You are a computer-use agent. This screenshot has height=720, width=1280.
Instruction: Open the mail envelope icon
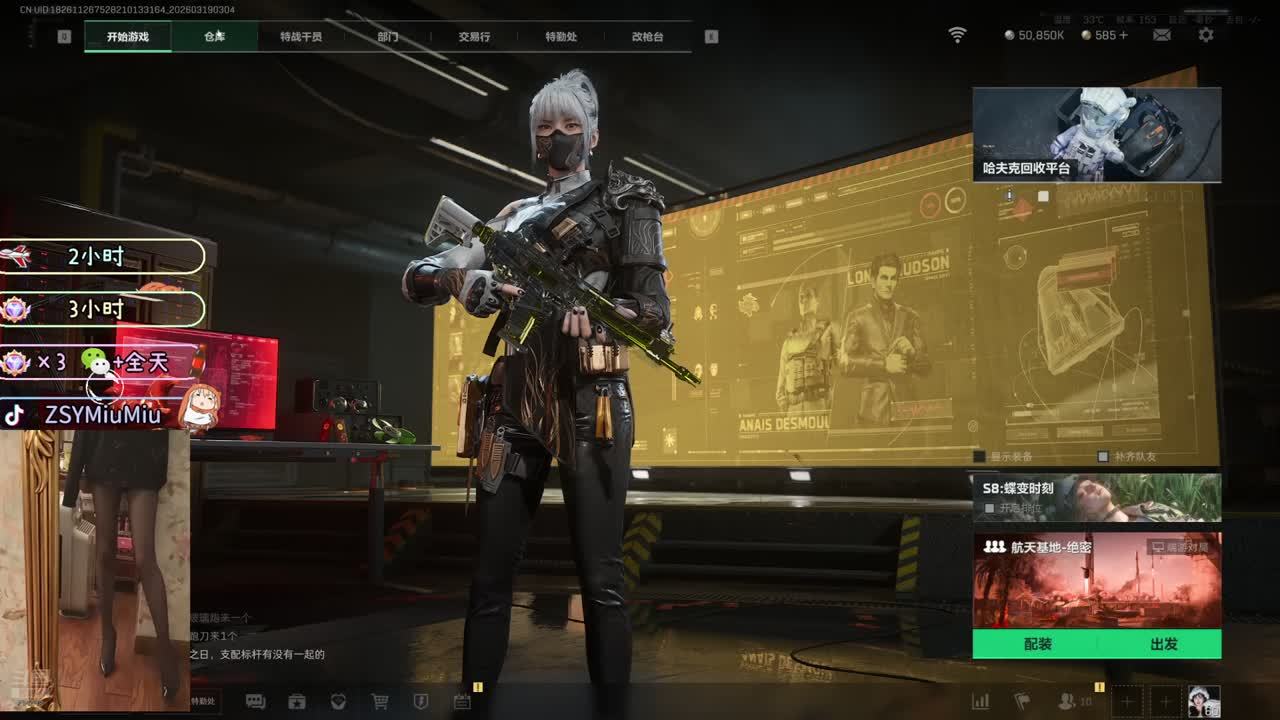tap(1162, 35)
